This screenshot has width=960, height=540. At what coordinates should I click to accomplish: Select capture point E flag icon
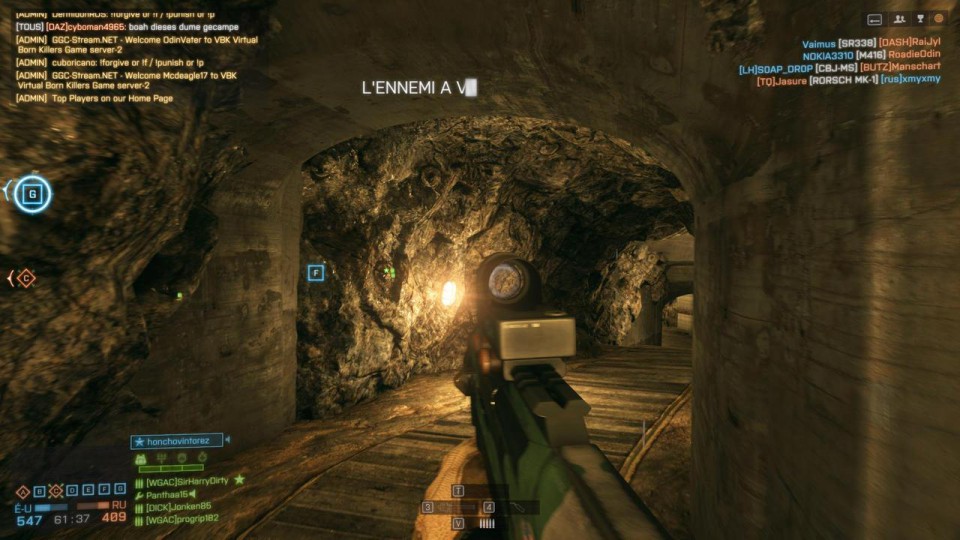tap(89, 490)
